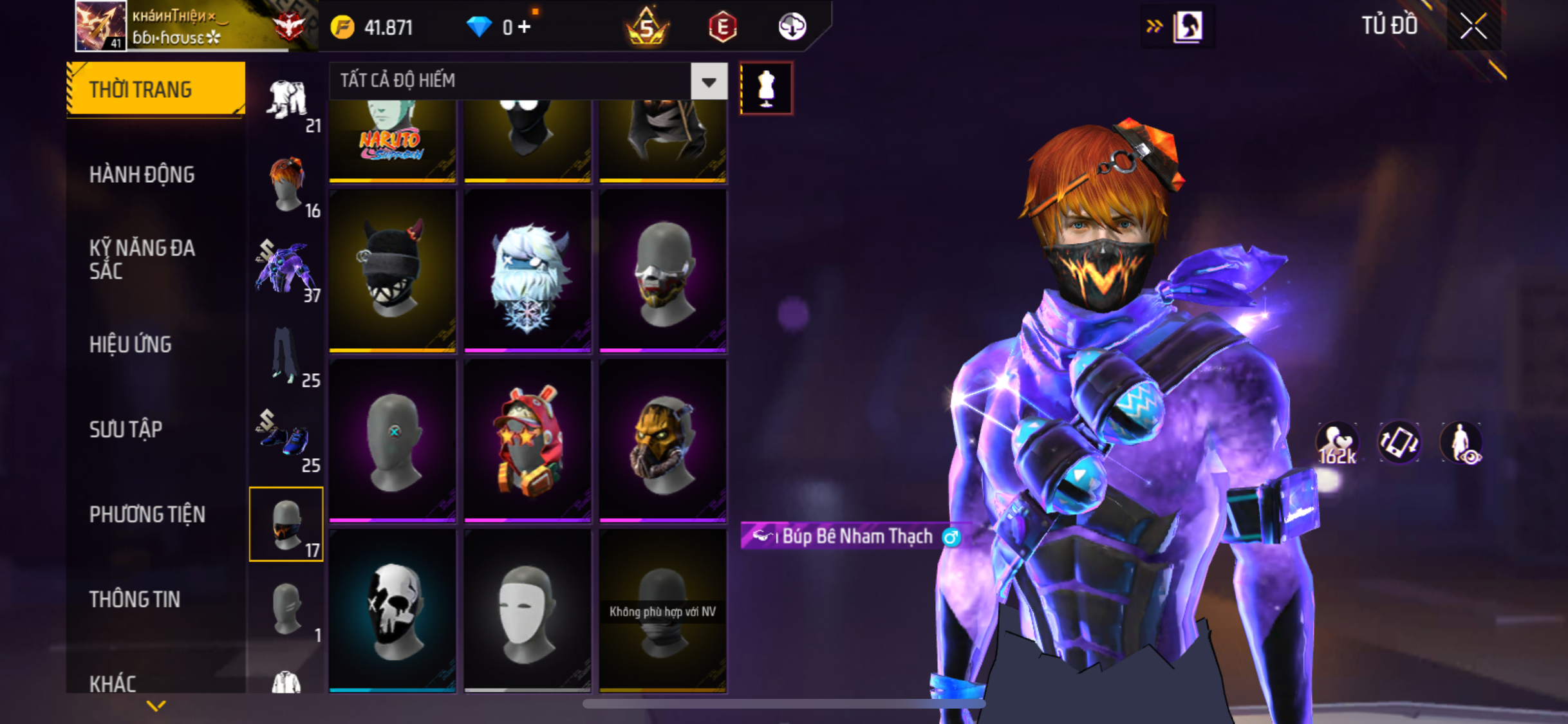Add diamonds with the plus button
1568x724 pixels.
tap(525, 27)
